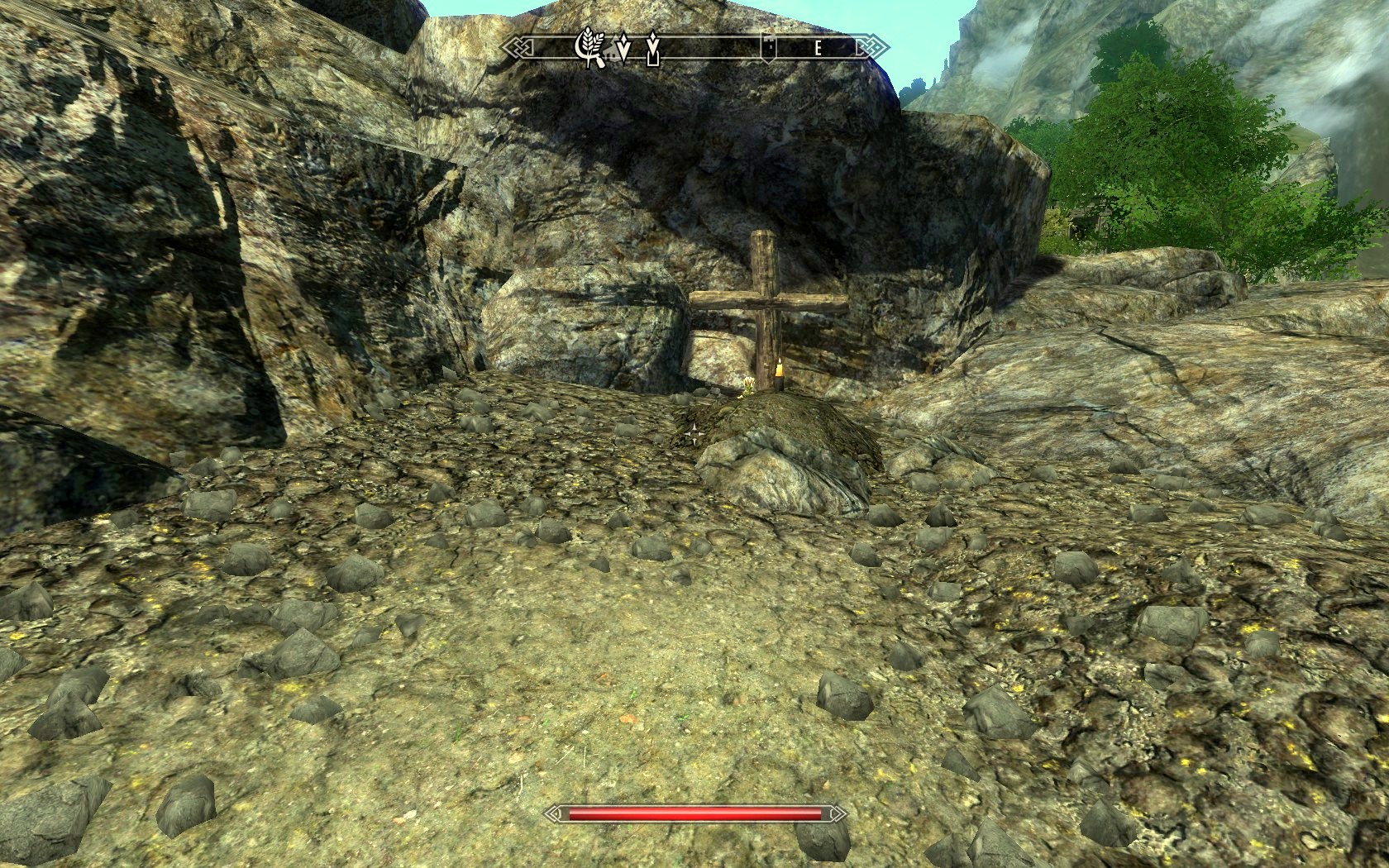The height and width of the screenshot is (868, 1389).
Task: Click the East letter on the compass
Action: [817, 48]
